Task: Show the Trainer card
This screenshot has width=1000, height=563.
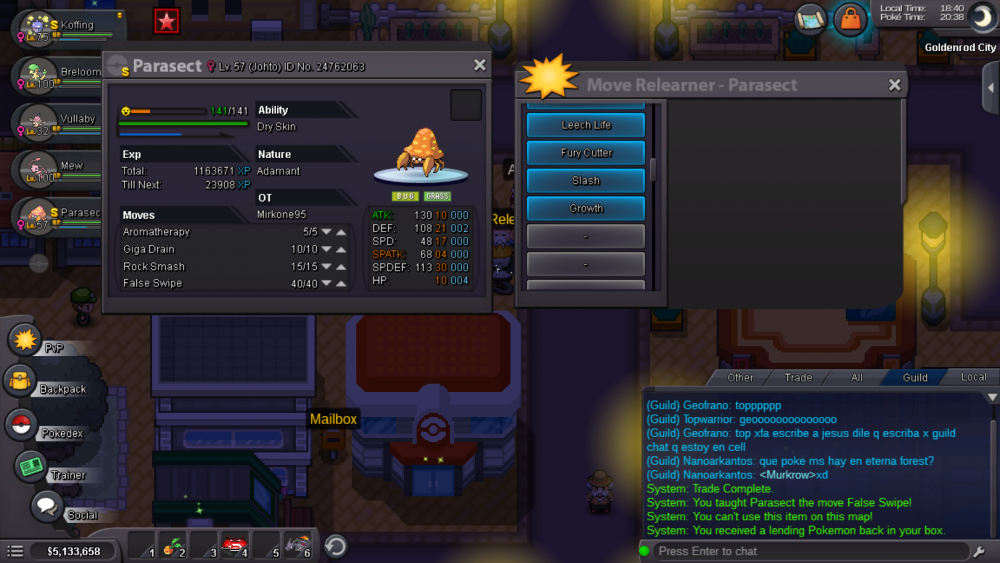Action: pyautogui.click(x=32, y=467)
